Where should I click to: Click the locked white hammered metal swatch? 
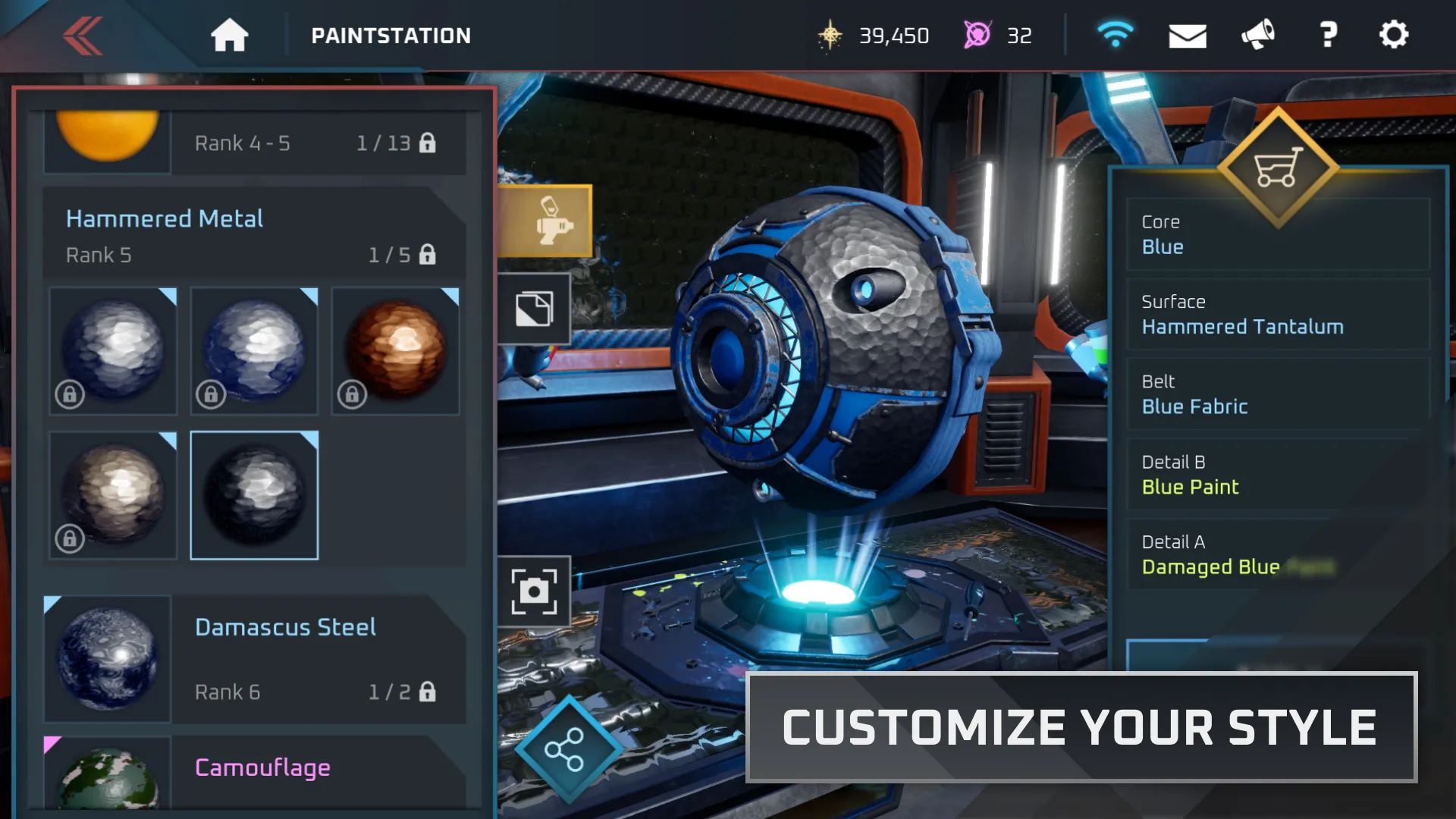click(113, 350)
